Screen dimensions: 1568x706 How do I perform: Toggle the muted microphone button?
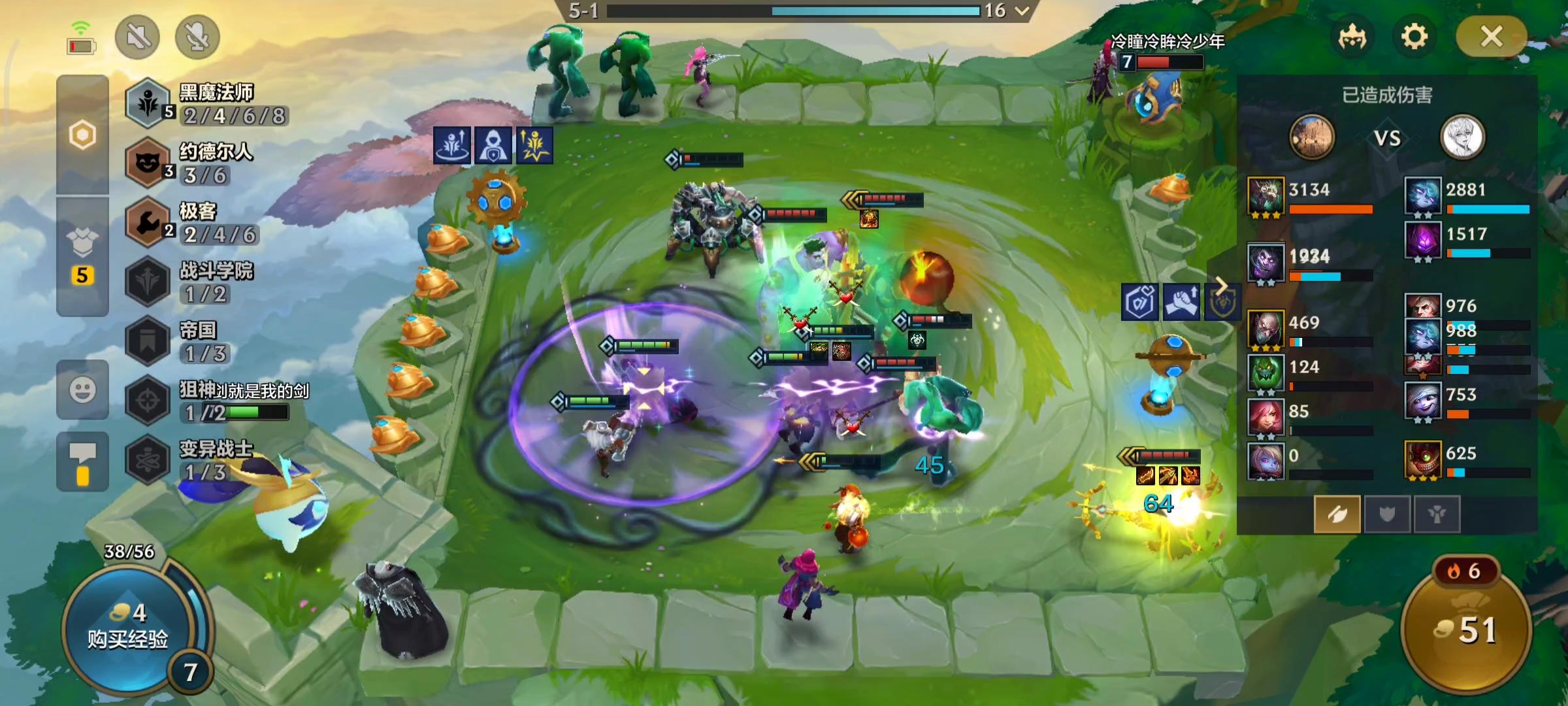(197, 37)
